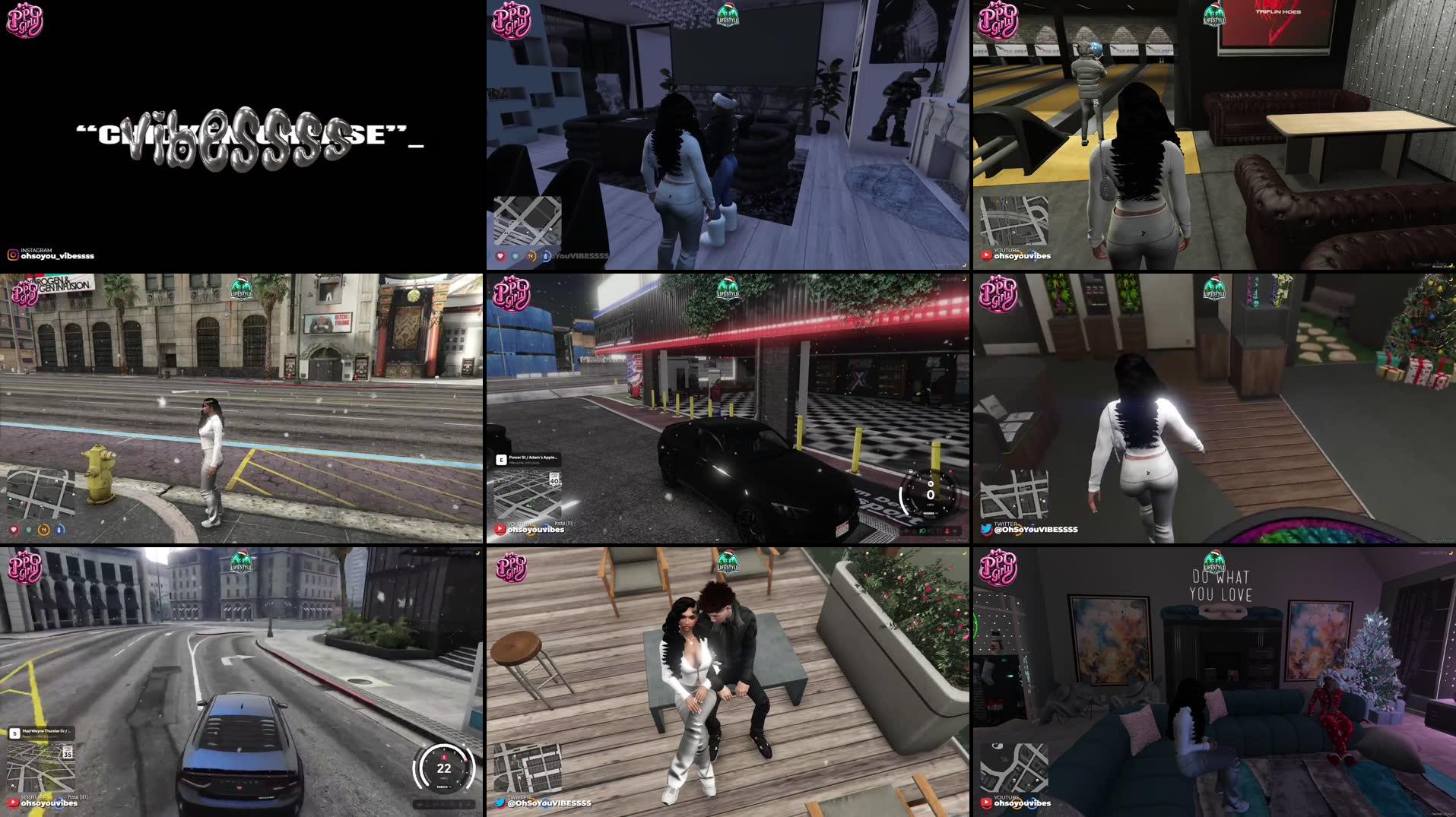Click the blue thirst water-drop icon
This screenshot has height=817, width=1456.
[x=59, y=530]
